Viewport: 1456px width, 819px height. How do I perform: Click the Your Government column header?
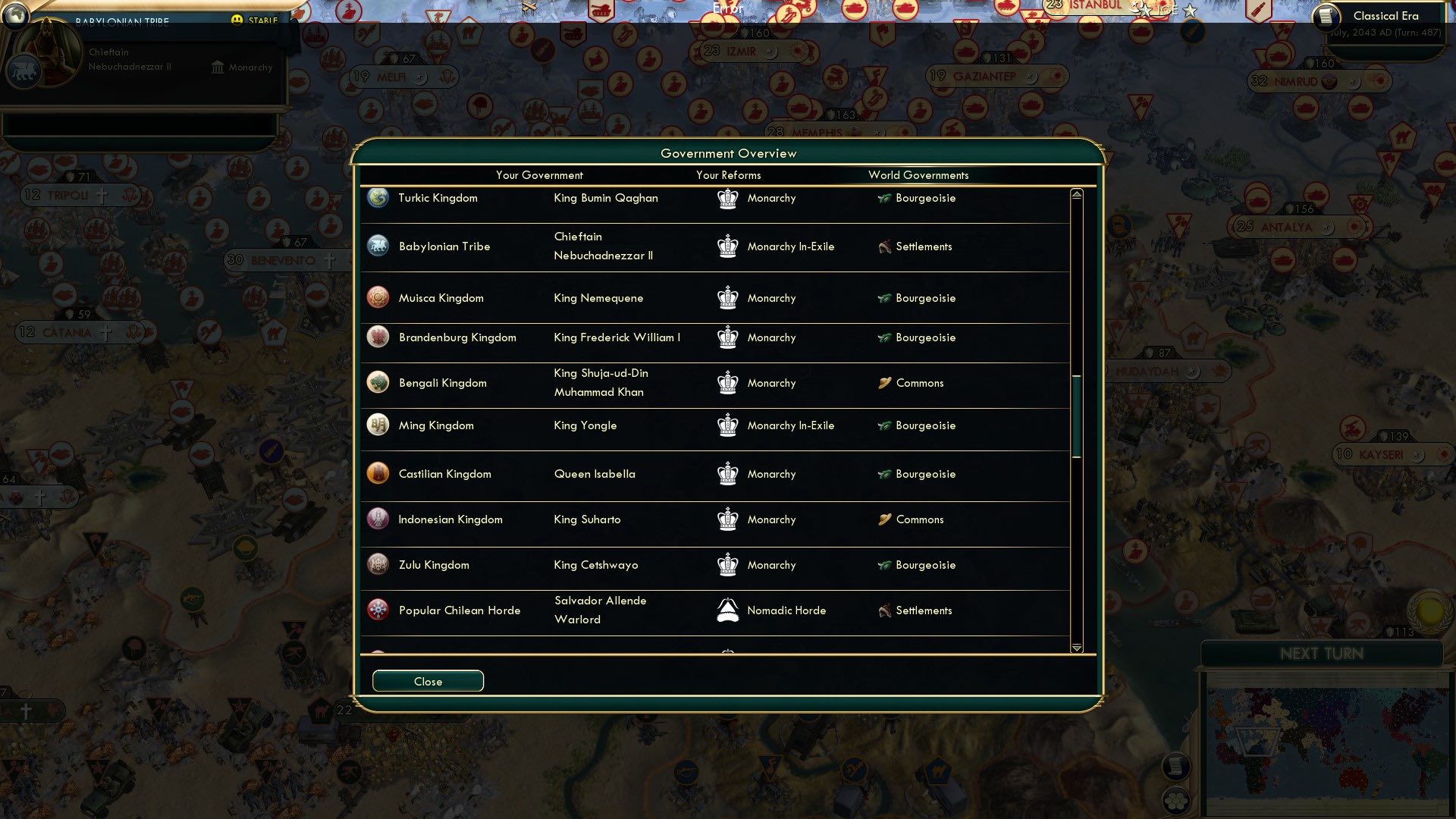click(x=539, y=175)
